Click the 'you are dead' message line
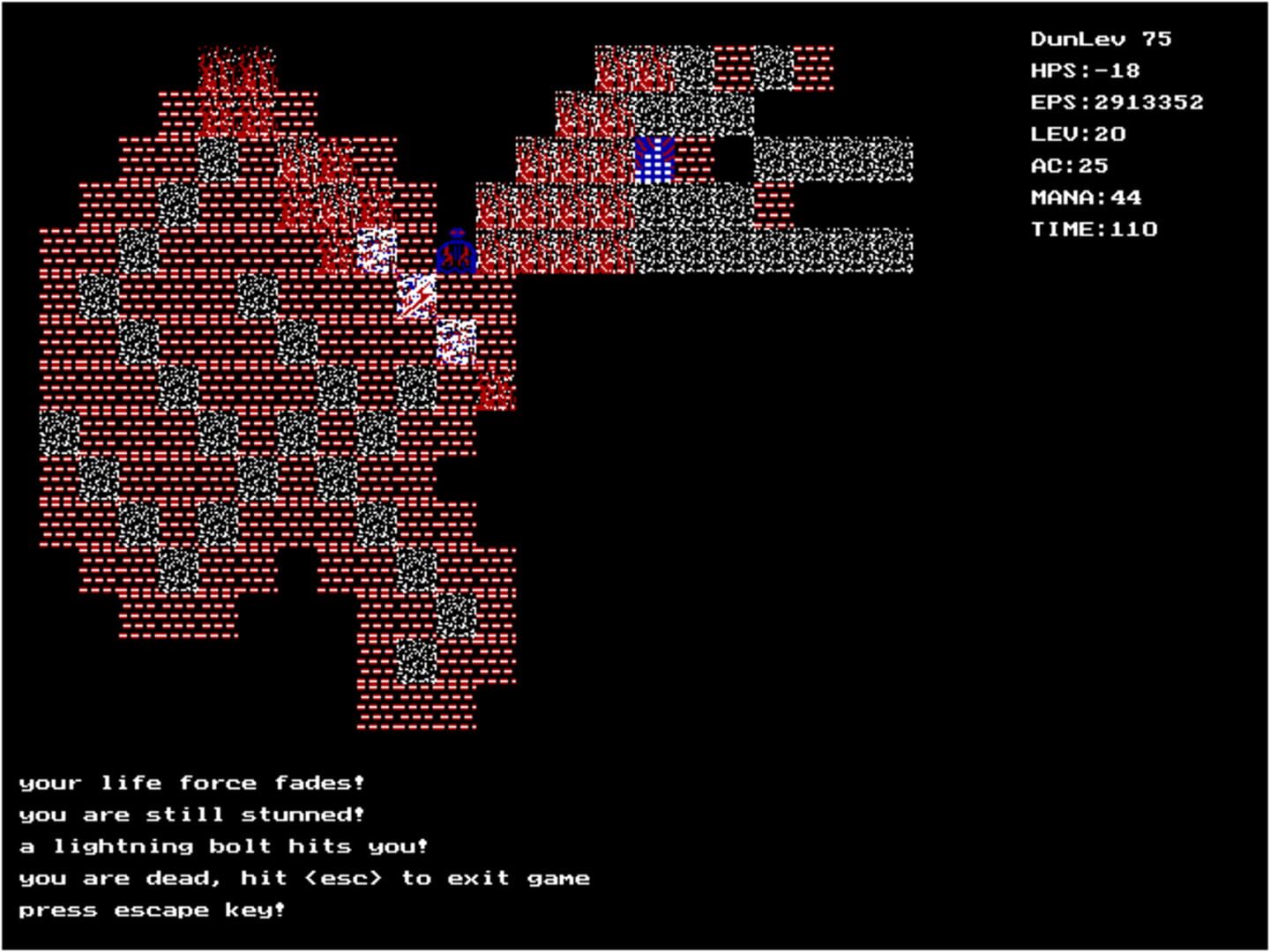 click(x=304, y=877)
